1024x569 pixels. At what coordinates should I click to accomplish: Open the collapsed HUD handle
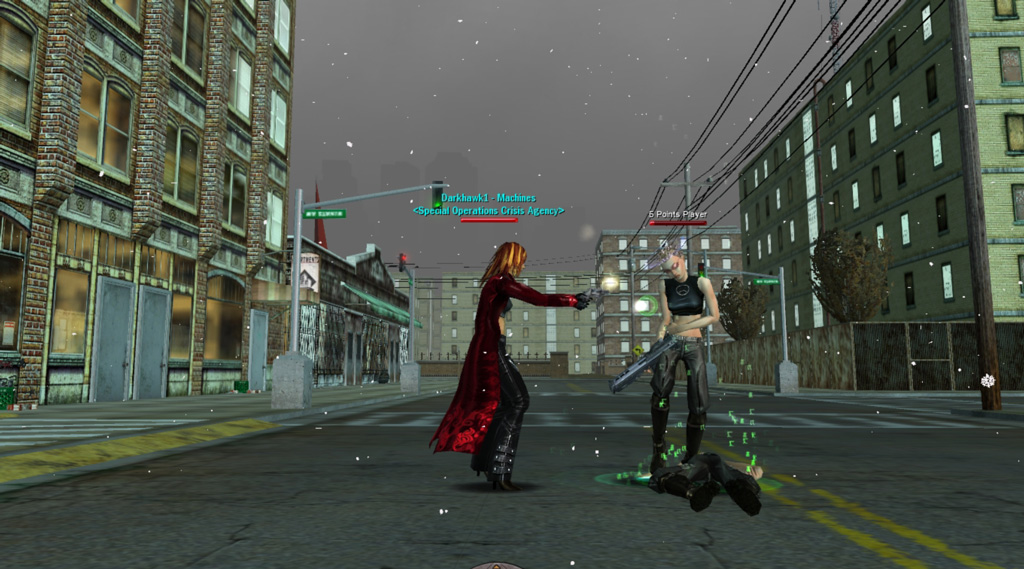pyautogui.click(x=497, y=565)
